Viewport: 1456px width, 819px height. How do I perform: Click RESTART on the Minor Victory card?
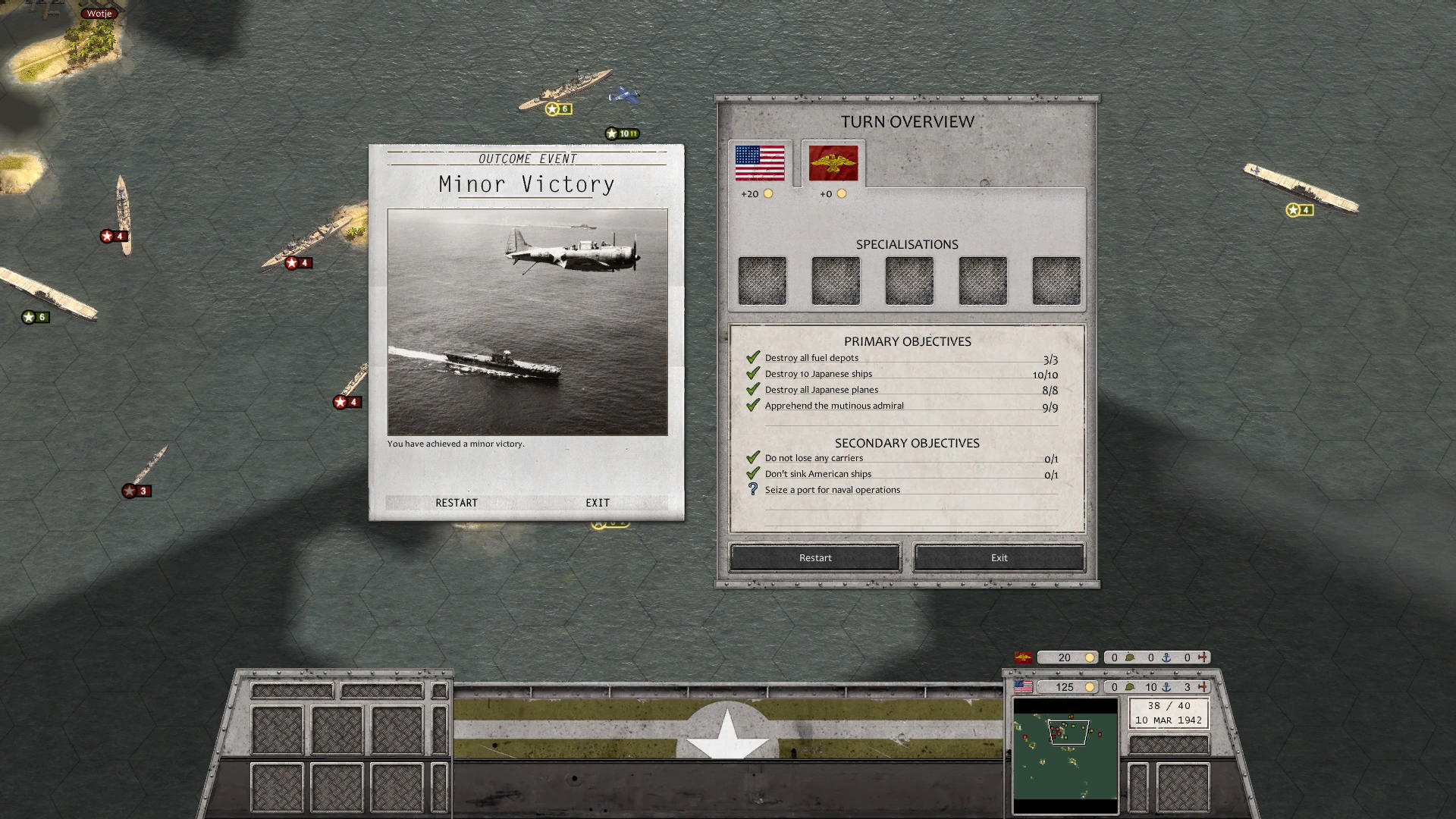pos(457,502)
